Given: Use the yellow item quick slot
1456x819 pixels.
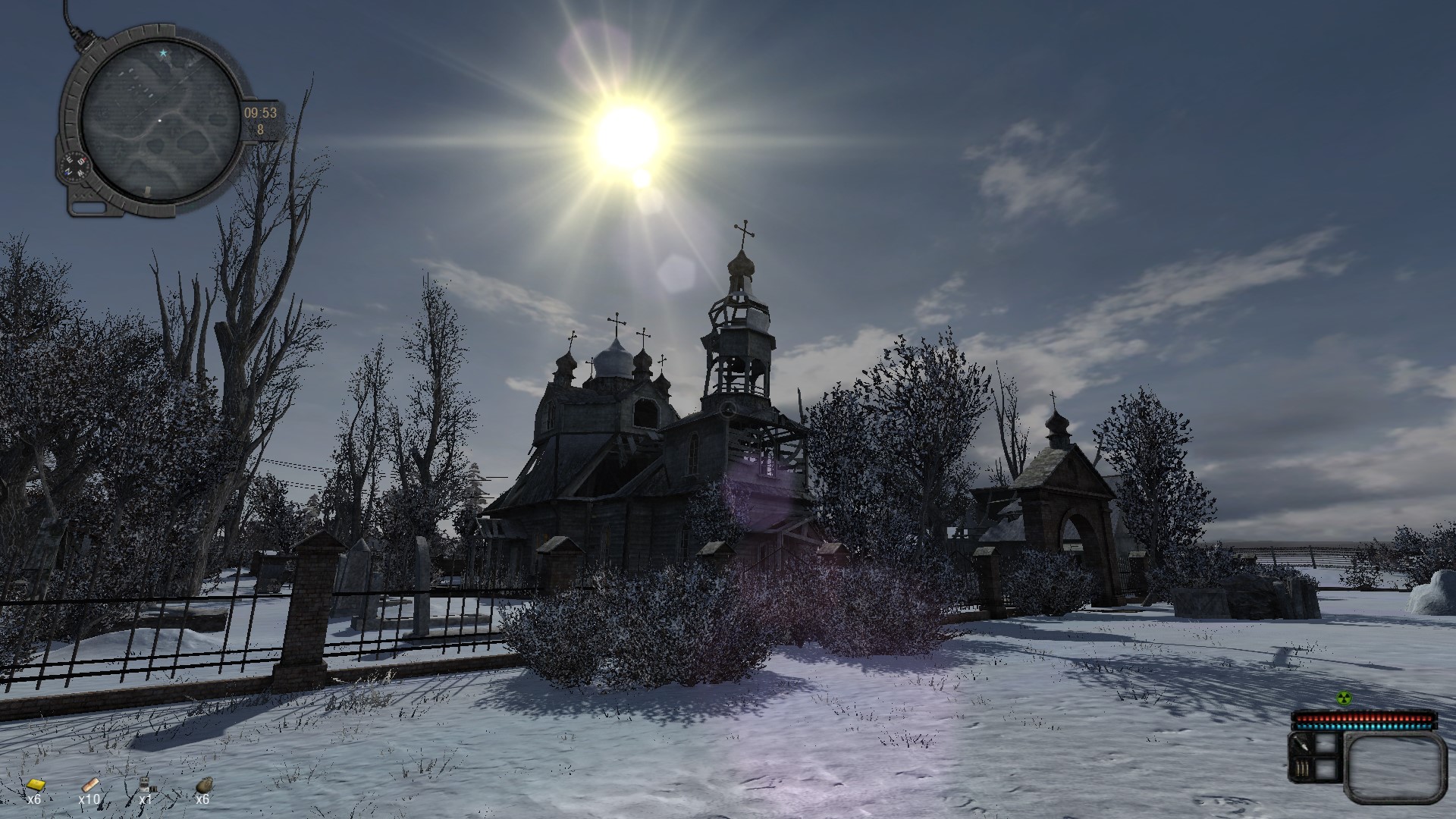Looking at the screenshot, I should pyautogui.click(x=34, y=785).
